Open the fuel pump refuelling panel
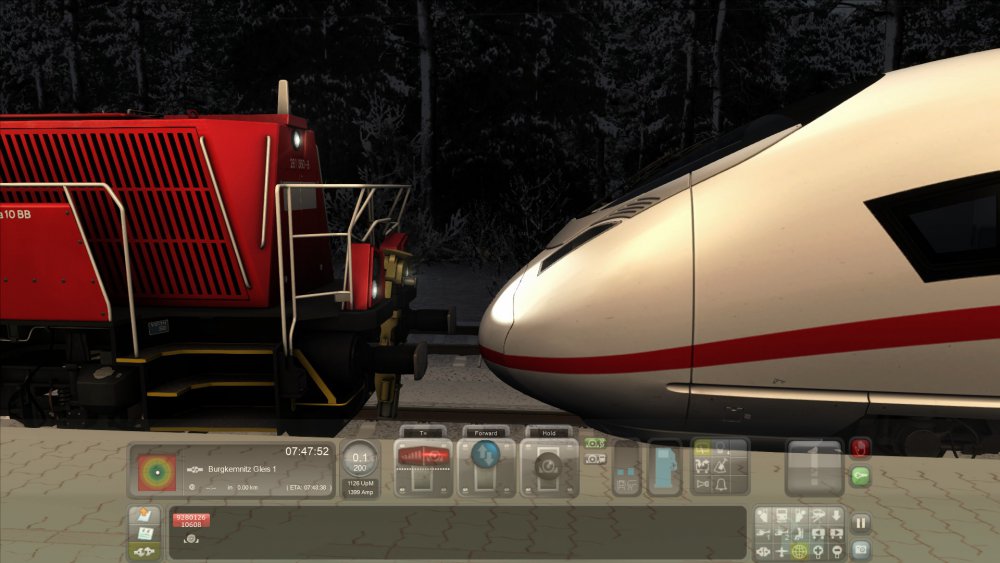Viewport: 1000px width, 563px height. [664, 468]
